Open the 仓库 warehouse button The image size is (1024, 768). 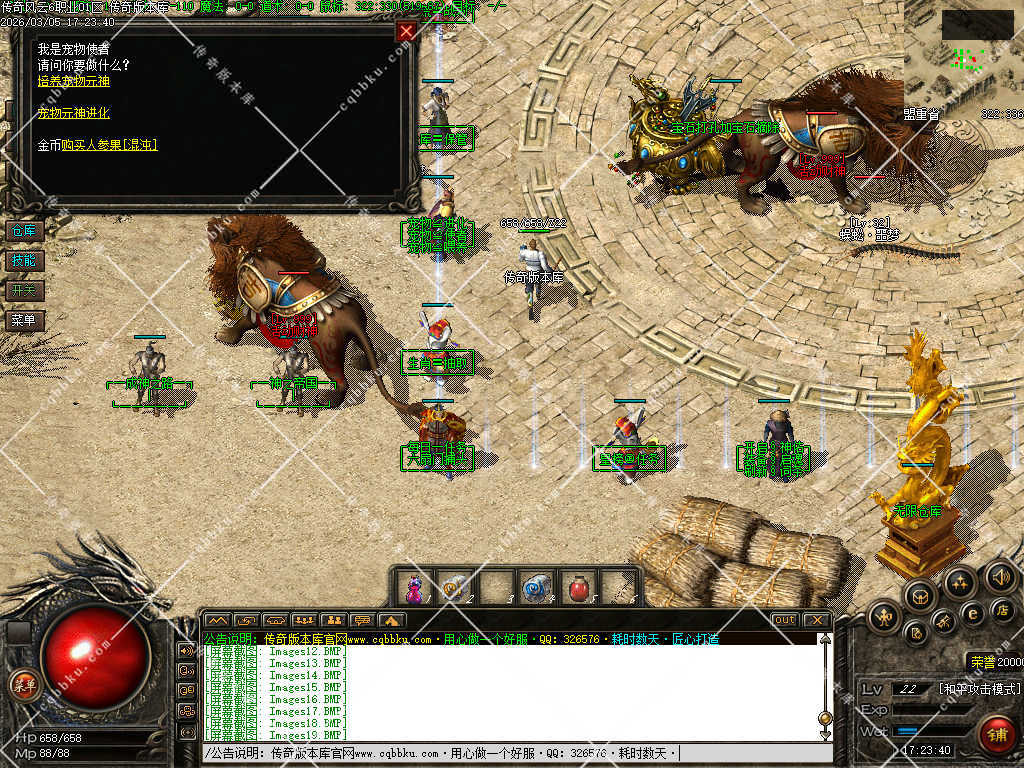(x=23, y=231)
